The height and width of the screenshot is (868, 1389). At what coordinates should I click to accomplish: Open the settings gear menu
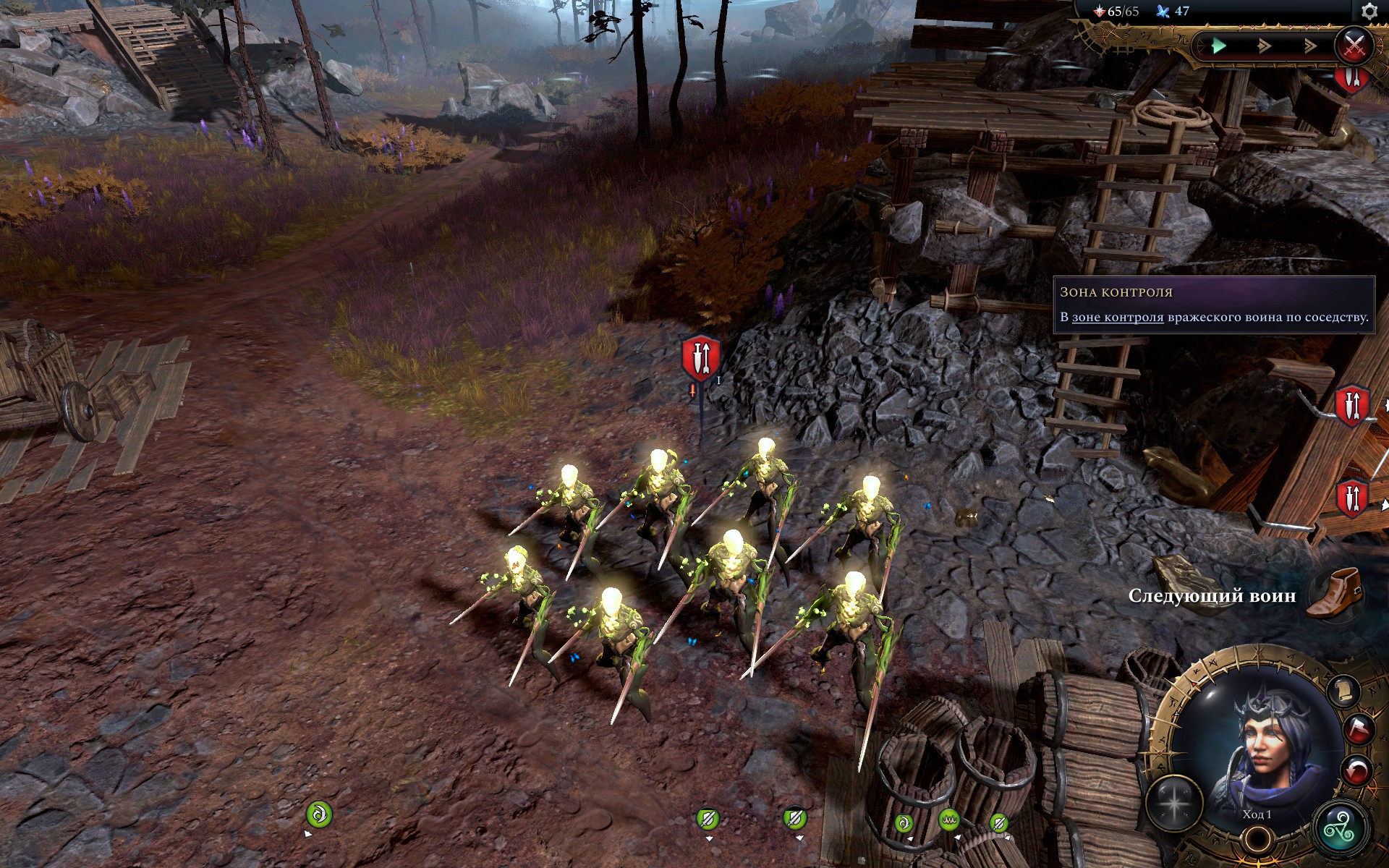tap(1369, 12)
